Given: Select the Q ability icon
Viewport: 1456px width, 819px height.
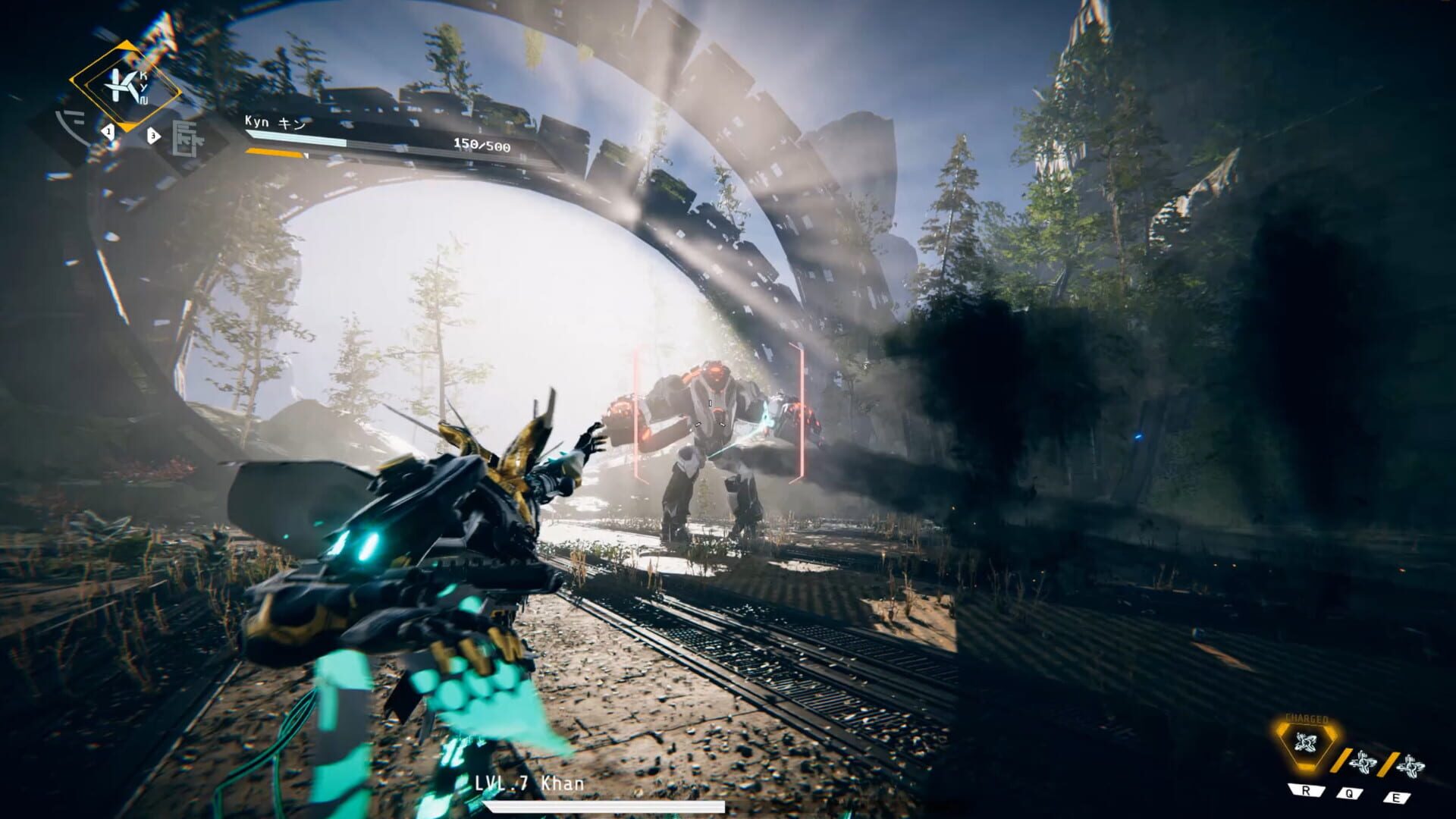Looking at the screenshot, I should tap(1365, 761).
